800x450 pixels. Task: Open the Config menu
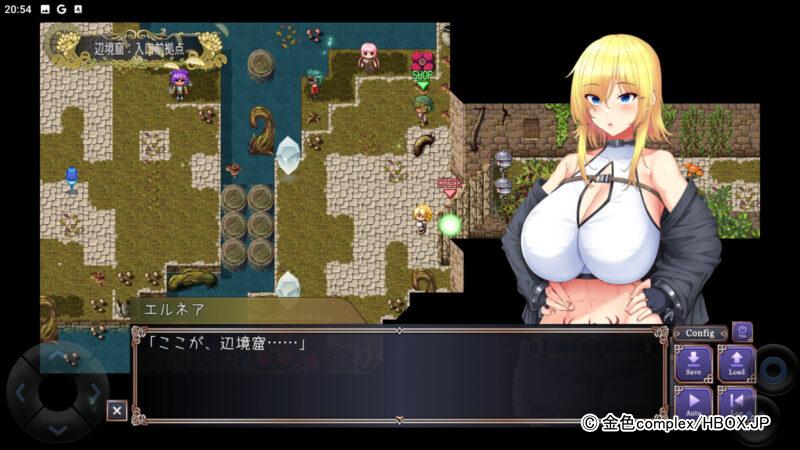pos(700,333)
